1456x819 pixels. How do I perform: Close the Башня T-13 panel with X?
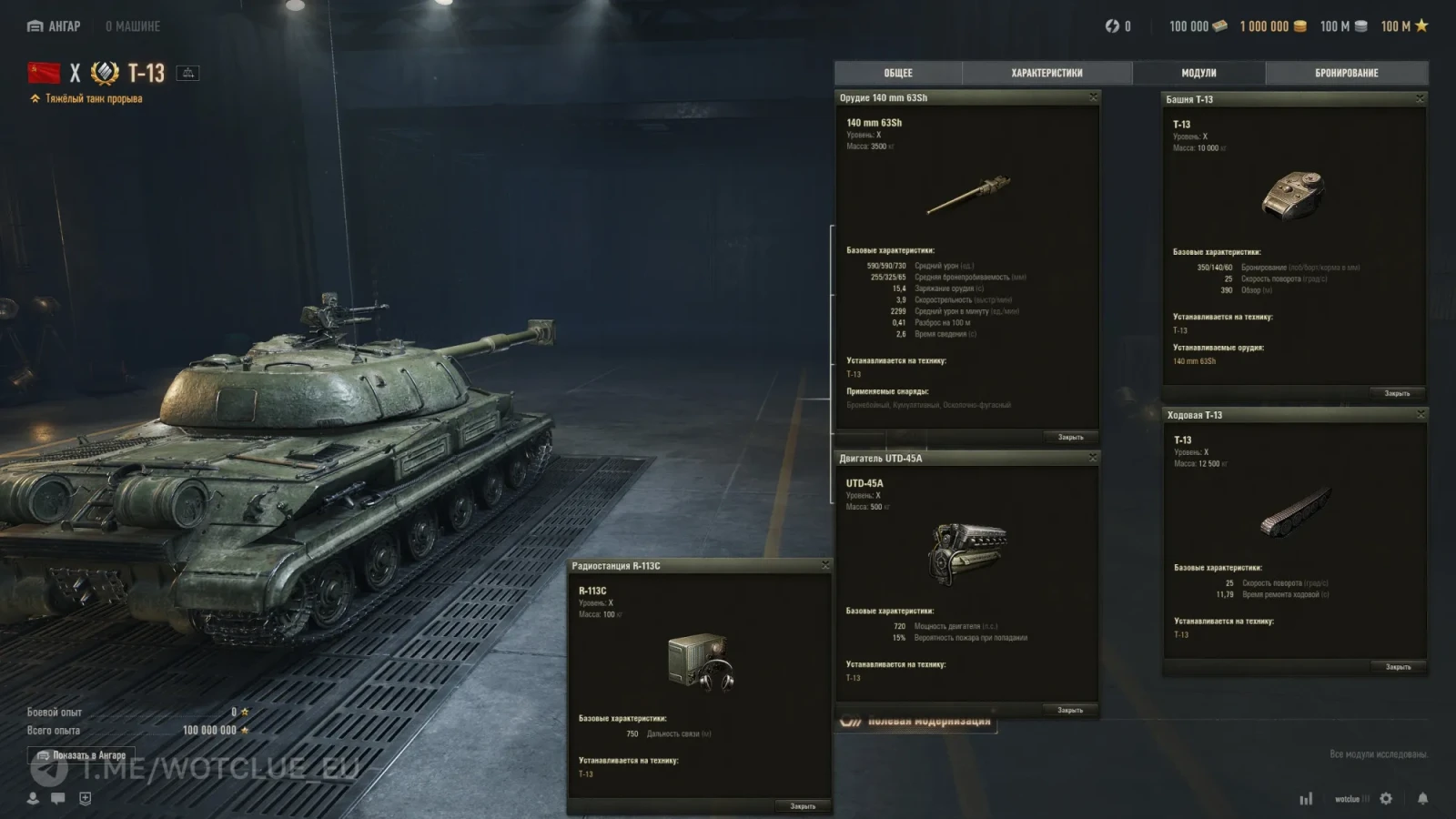(x=1420, y=98)
